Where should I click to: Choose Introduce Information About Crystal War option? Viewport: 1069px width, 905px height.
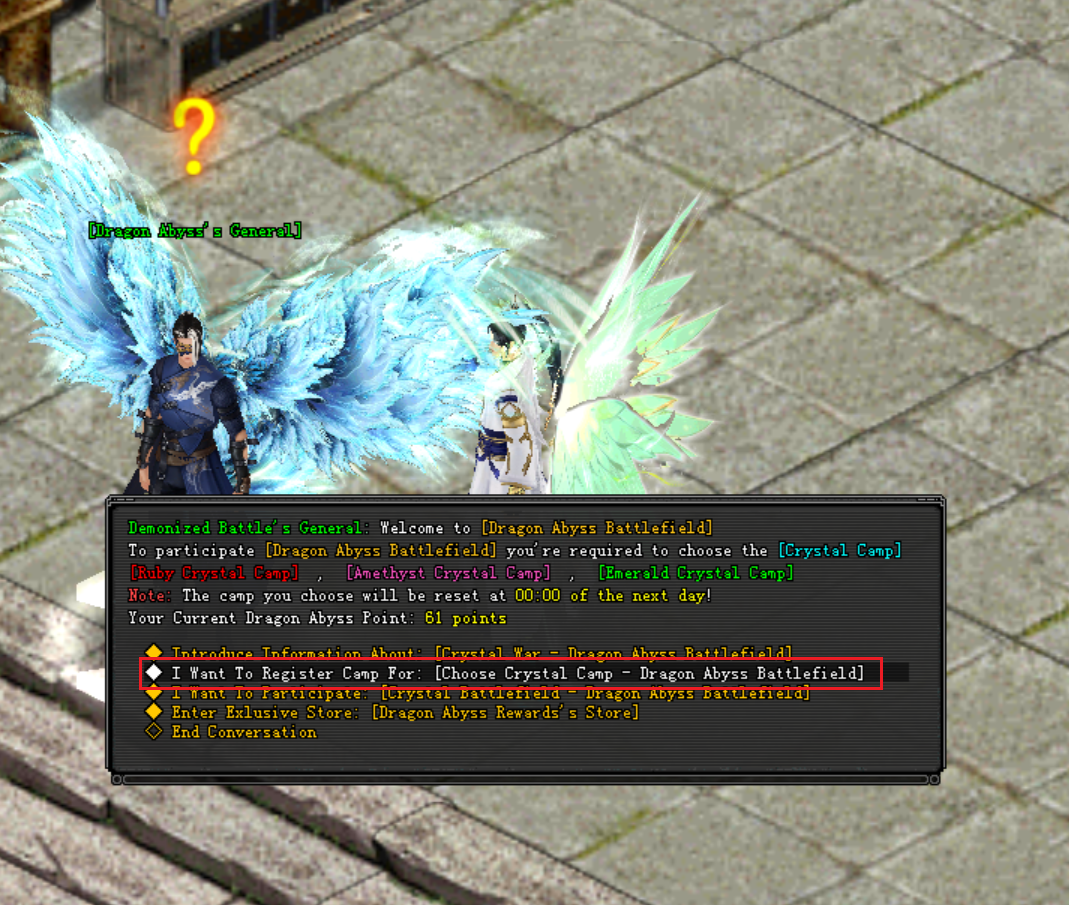coord(480,654)
